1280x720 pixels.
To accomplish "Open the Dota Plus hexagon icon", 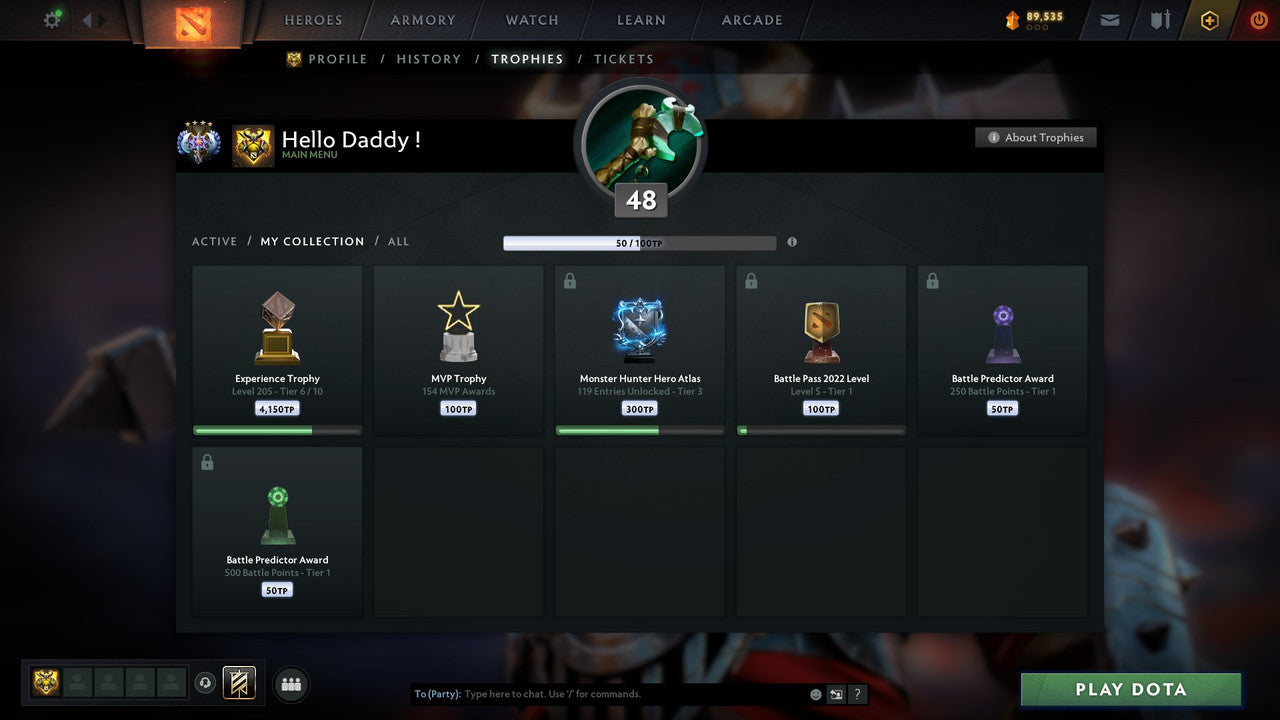I will point(1210,19).
